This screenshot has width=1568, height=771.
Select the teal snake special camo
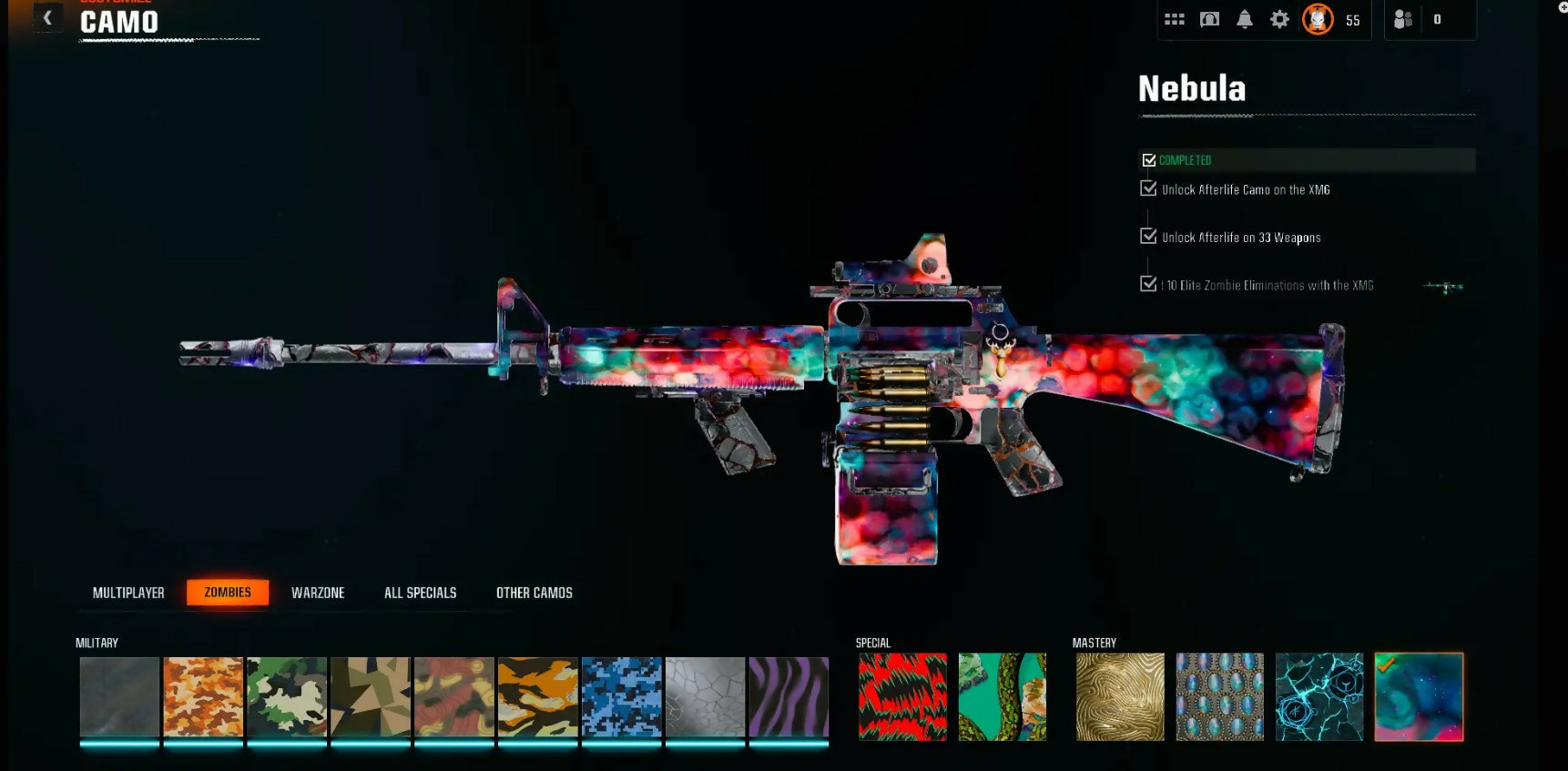tap(1003, 696)
